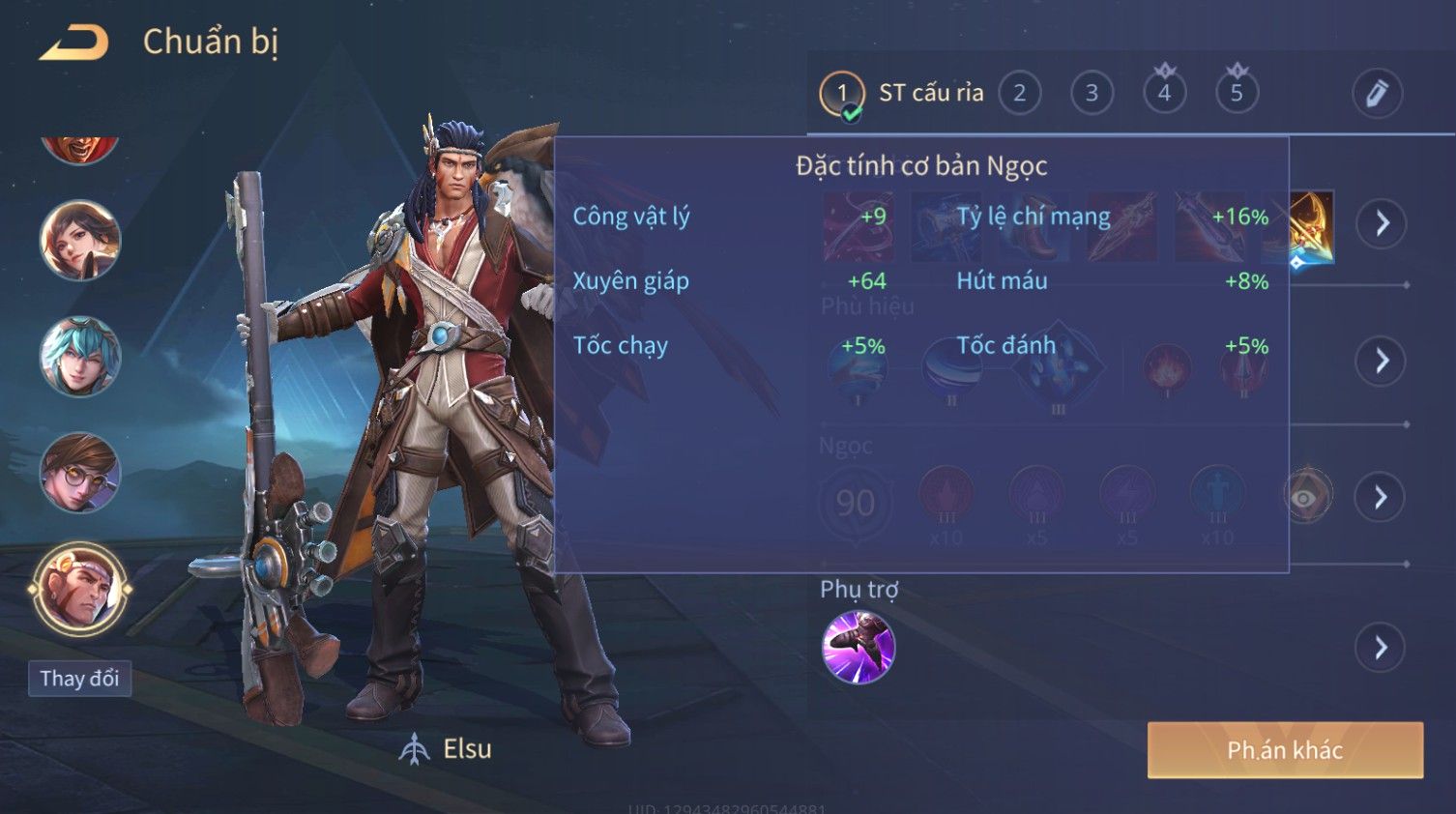This screenshot has height=814, width=1456.
Task: Open the equipment items arrow
Action: (1382, 223)
